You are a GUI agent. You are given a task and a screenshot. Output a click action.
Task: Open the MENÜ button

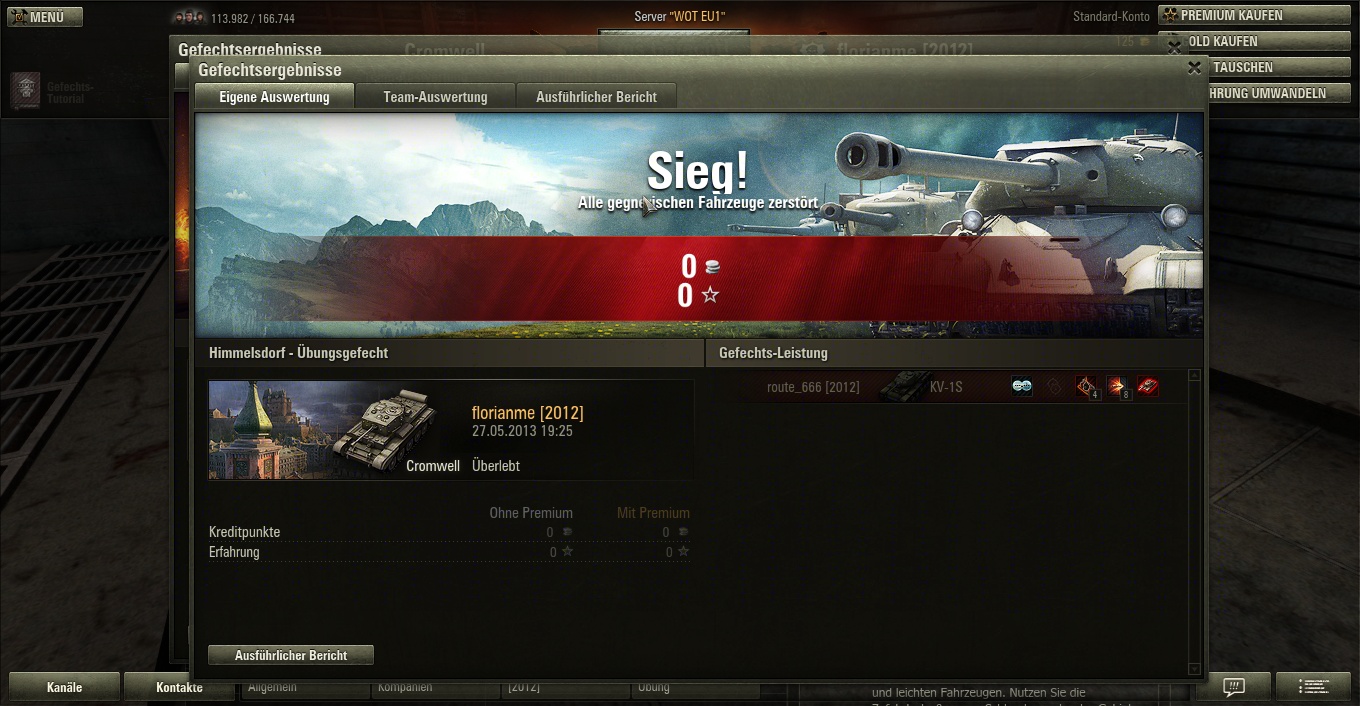[45, 17]
